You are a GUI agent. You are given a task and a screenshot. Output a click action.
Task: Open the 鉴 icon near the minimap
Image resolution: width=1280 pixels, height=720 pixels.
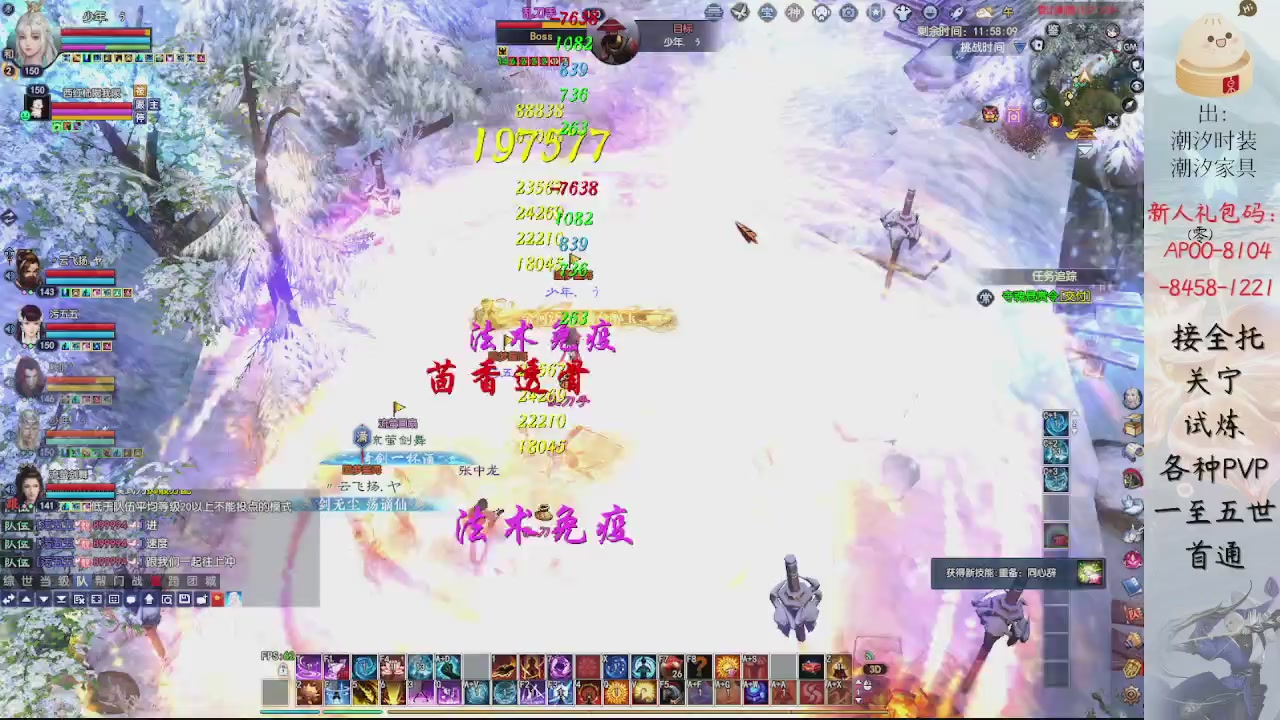[1053, 29]
